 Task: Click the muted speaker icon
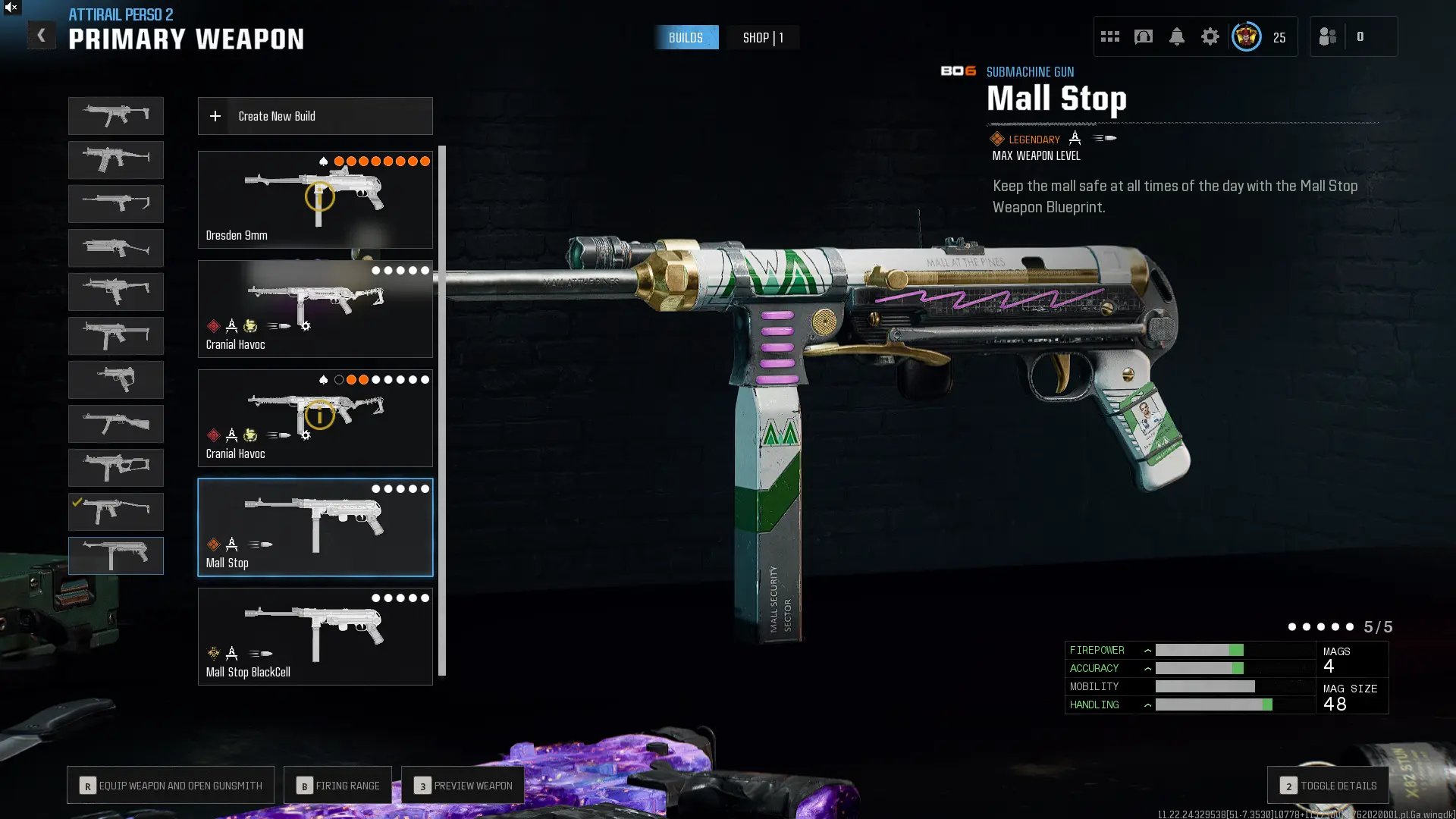11,8
